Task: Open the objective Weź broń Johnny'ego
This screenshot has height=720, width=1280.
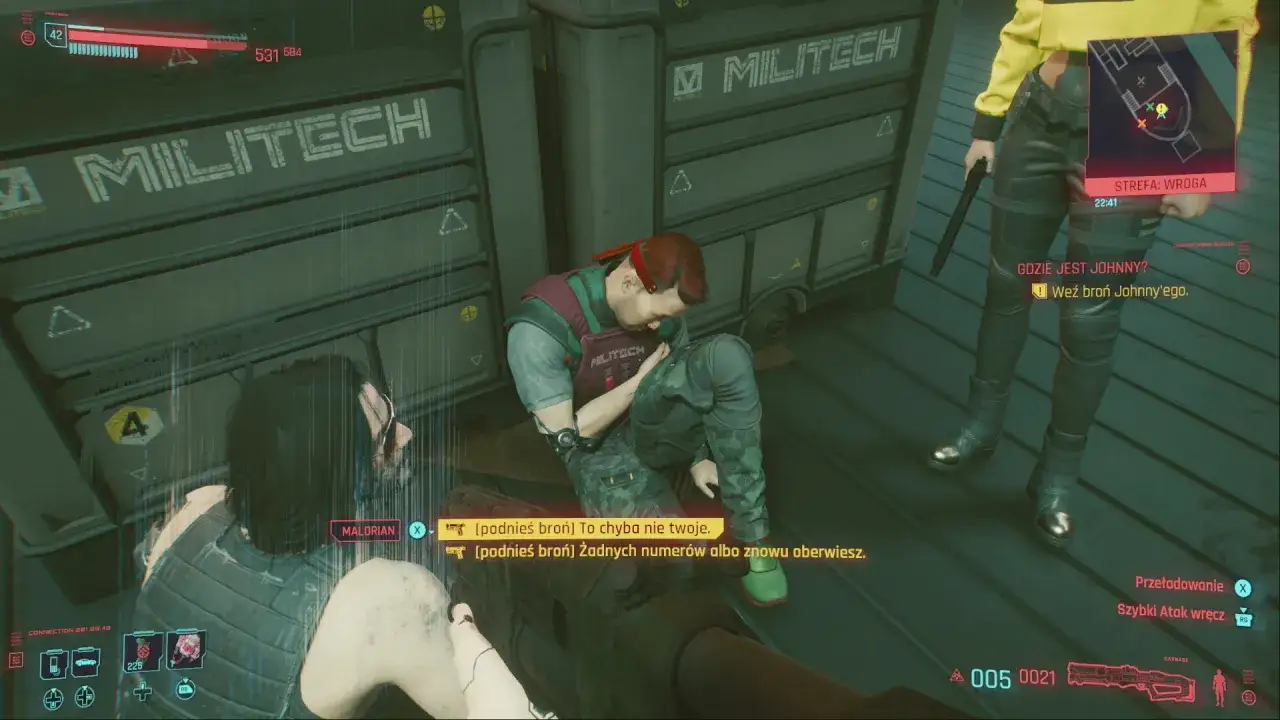Action: pos(1120,293)
